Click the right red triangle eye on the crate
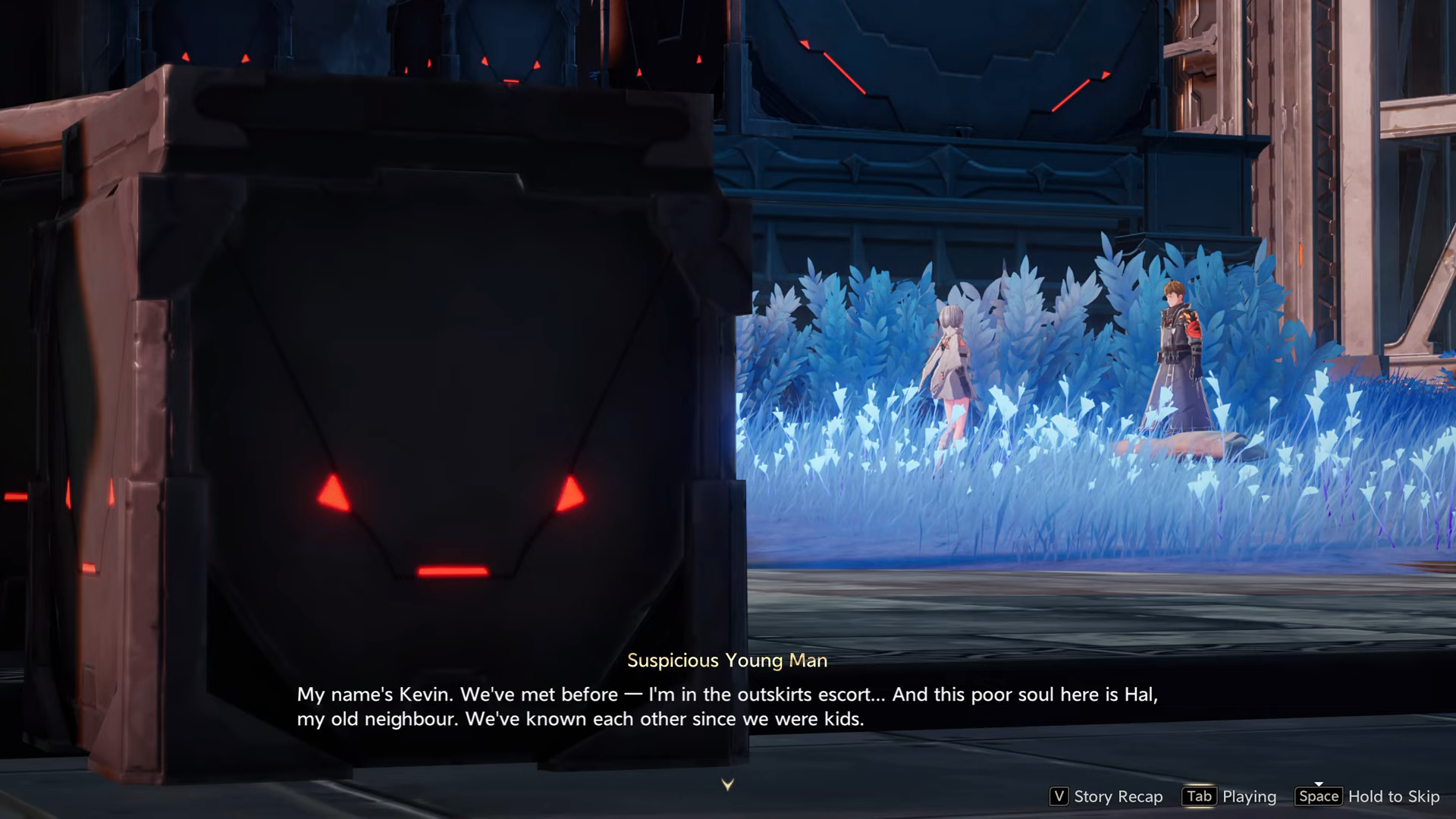Screen dimensions: 1456x819 [x=571, y=496]
